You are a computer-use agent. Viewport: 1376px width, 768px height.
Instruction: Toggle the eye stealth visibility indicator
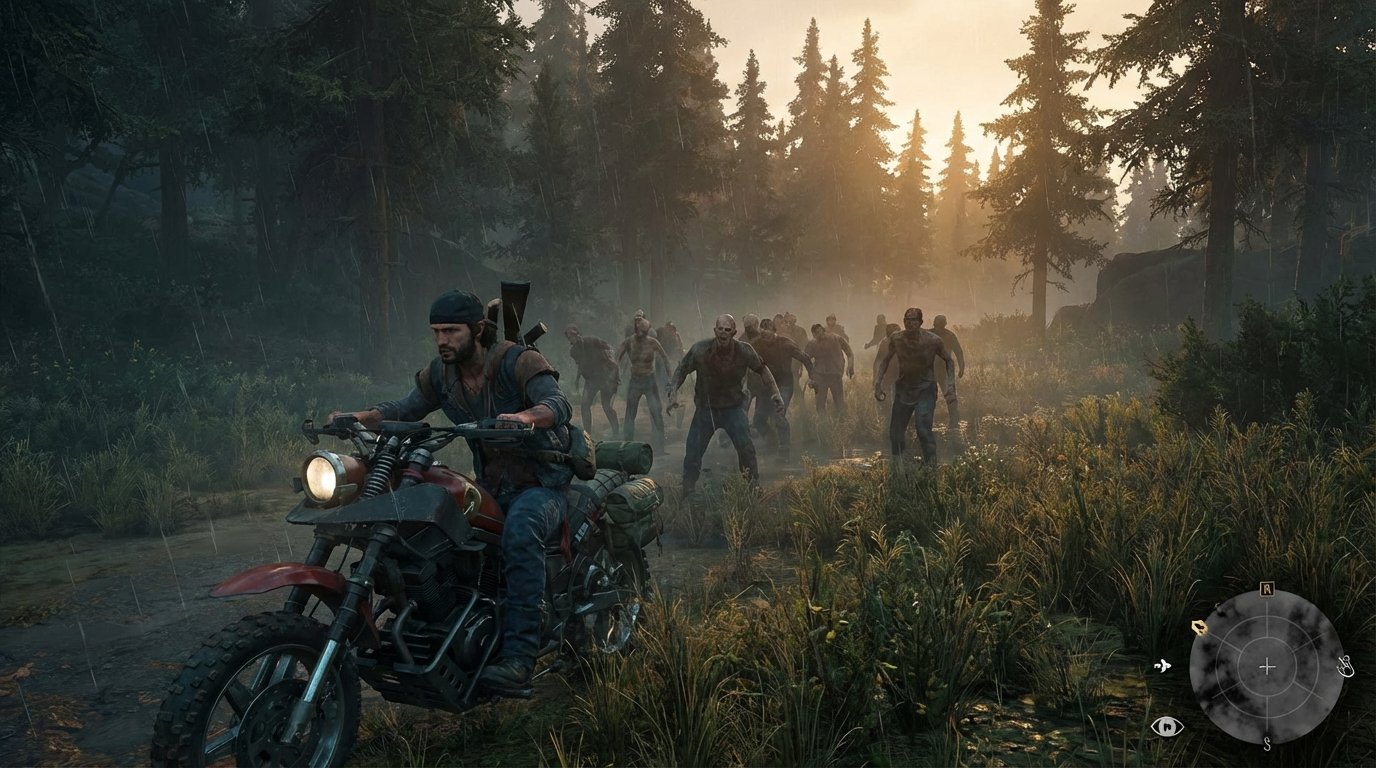click(x=1168, y=727)
